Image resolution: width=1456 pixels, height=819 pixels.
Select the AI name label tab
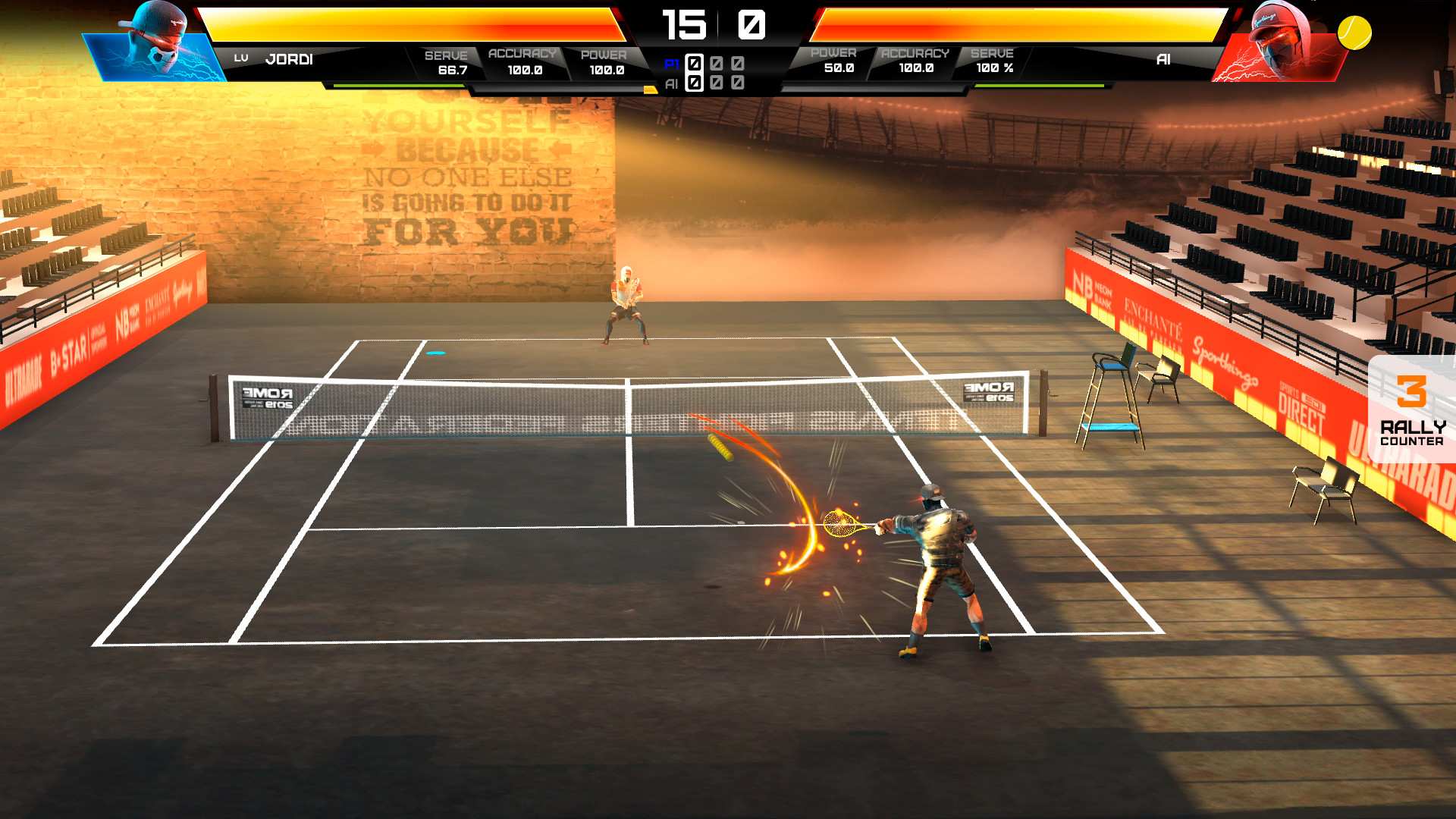click(x=1162, y=58)
